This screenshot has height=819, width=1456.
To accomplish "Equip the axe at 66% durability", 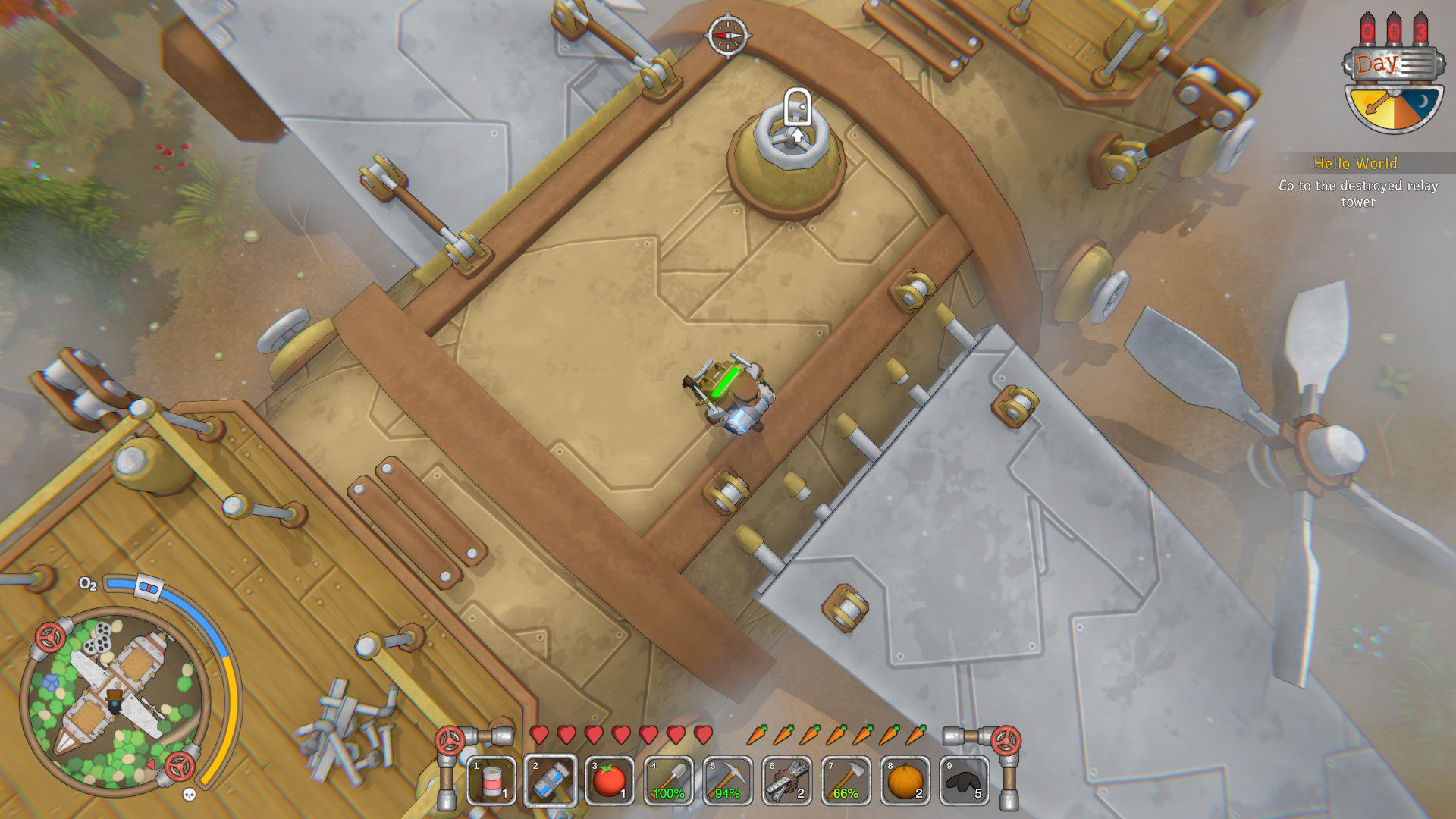I will (x=846, y=780).
